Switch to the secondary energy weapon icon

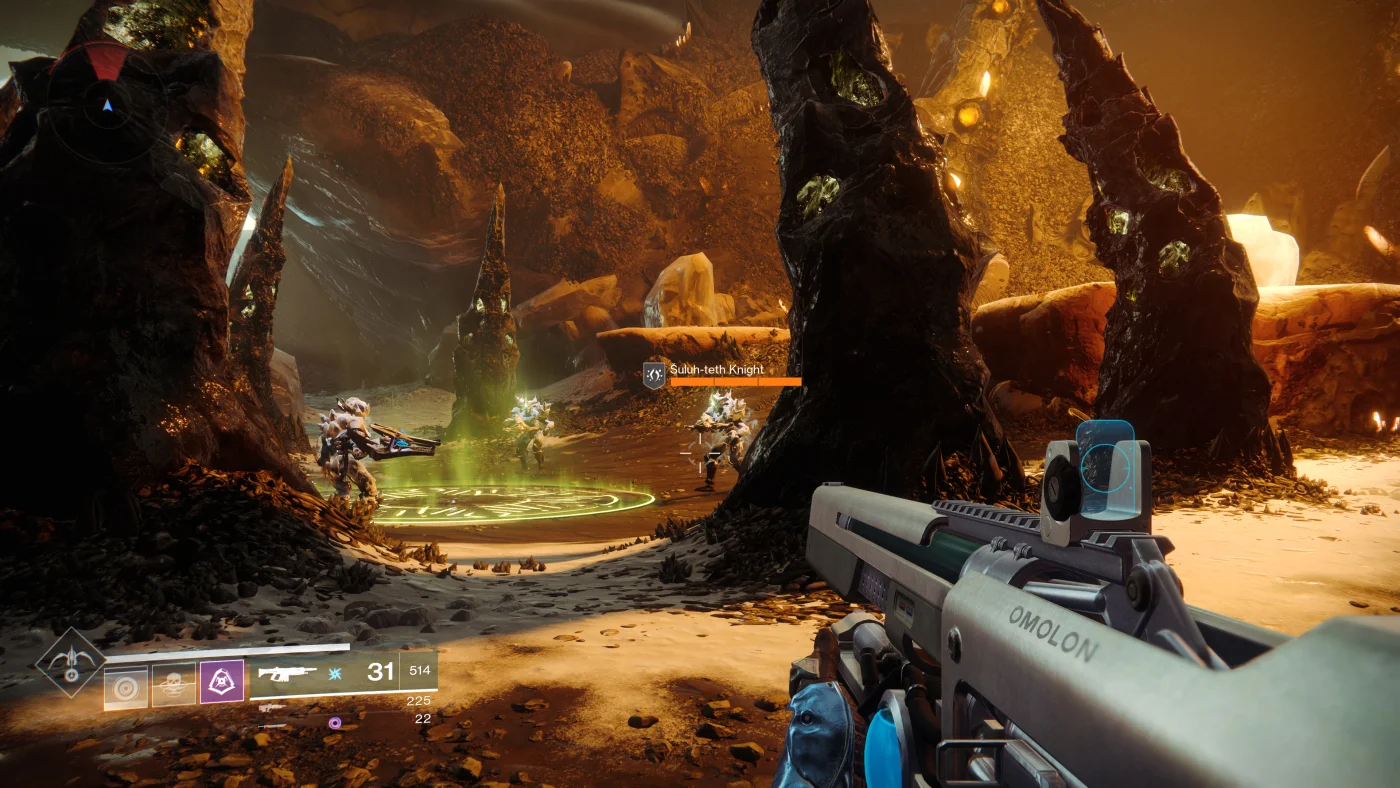pos(271,707)
